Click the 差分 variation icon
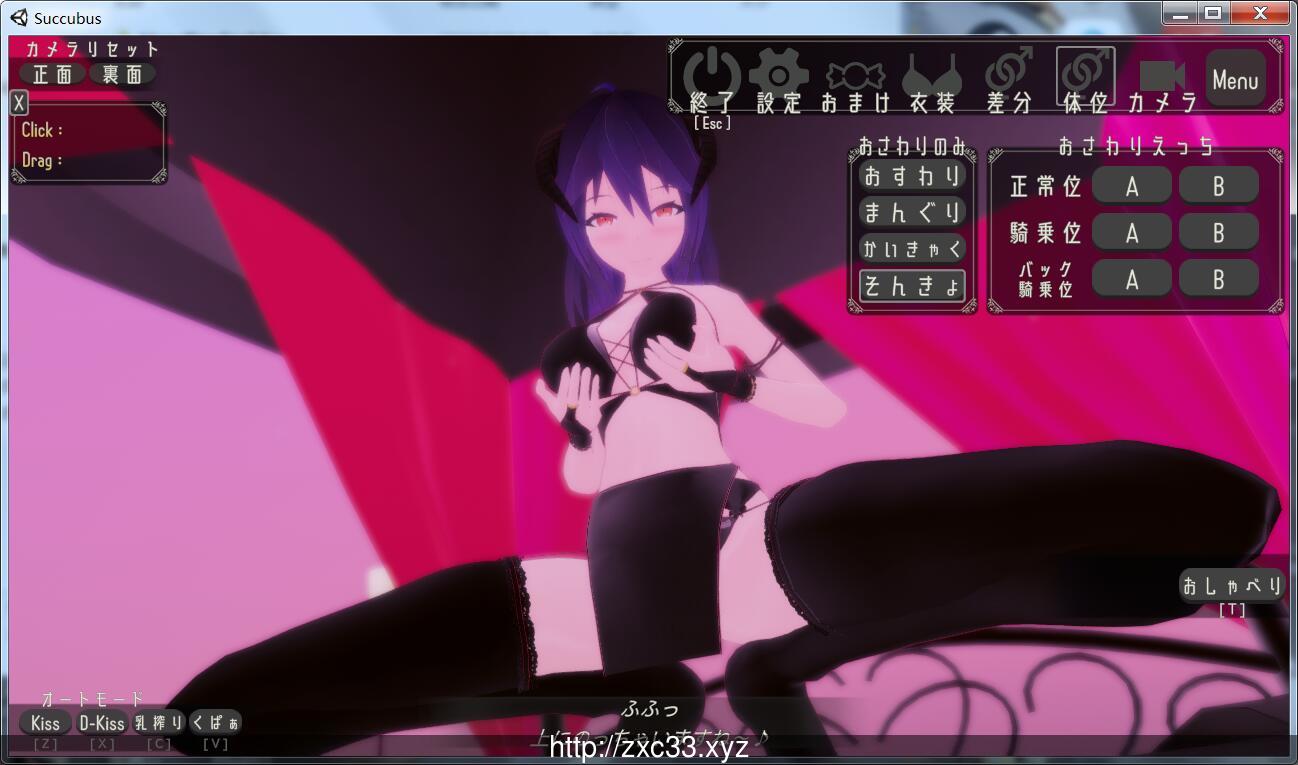The height and width of the screenshot is (765, 1298). tap(1007, 72)
